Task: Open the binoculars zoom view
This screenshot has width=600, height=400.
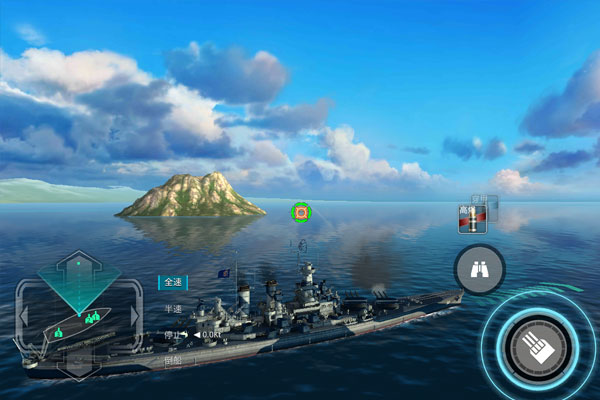Action: click(479, 268)
